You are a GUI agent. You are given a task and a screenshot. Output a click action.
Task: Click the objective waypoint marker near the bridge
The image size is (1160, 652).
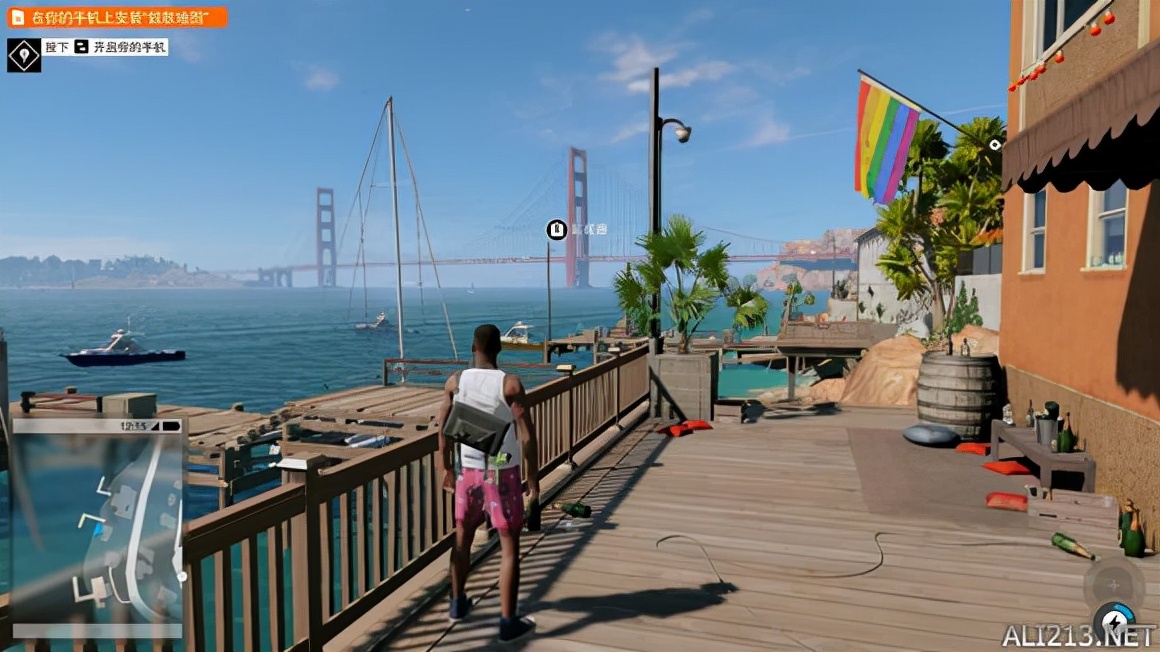(557, 230)
